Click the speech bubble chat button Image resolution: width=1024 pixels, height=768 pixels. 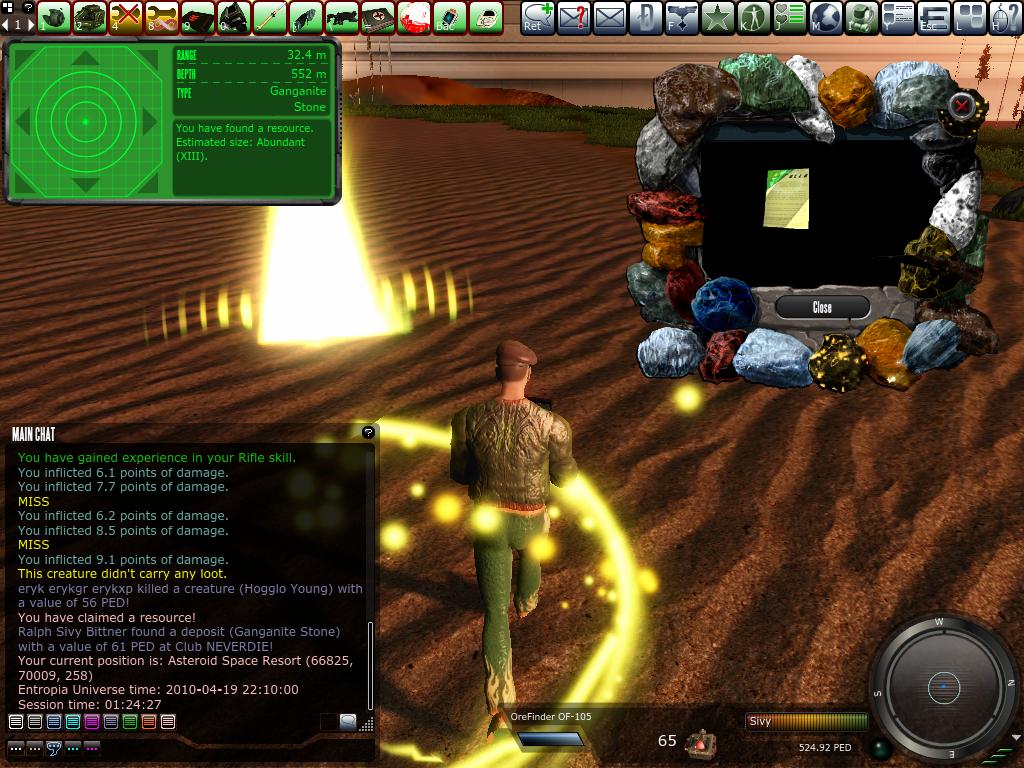[347, 721]
